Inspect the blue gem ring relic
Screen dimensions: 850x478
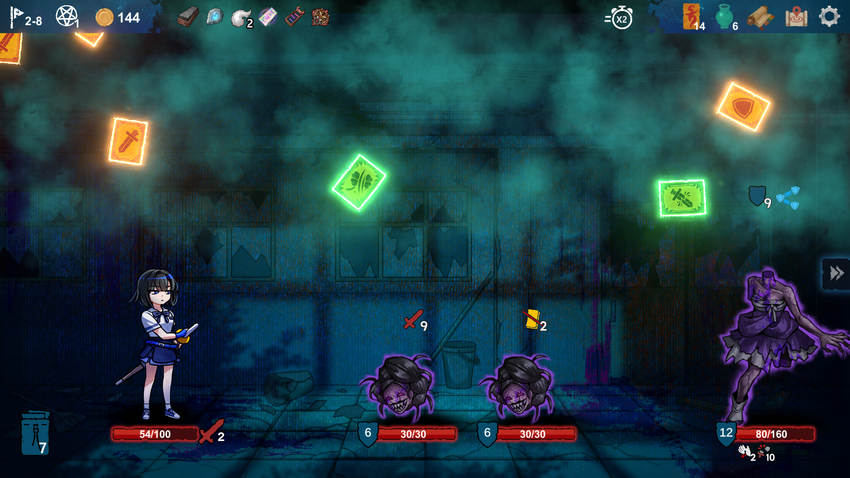pyautogui.click(x=215, y=17)
